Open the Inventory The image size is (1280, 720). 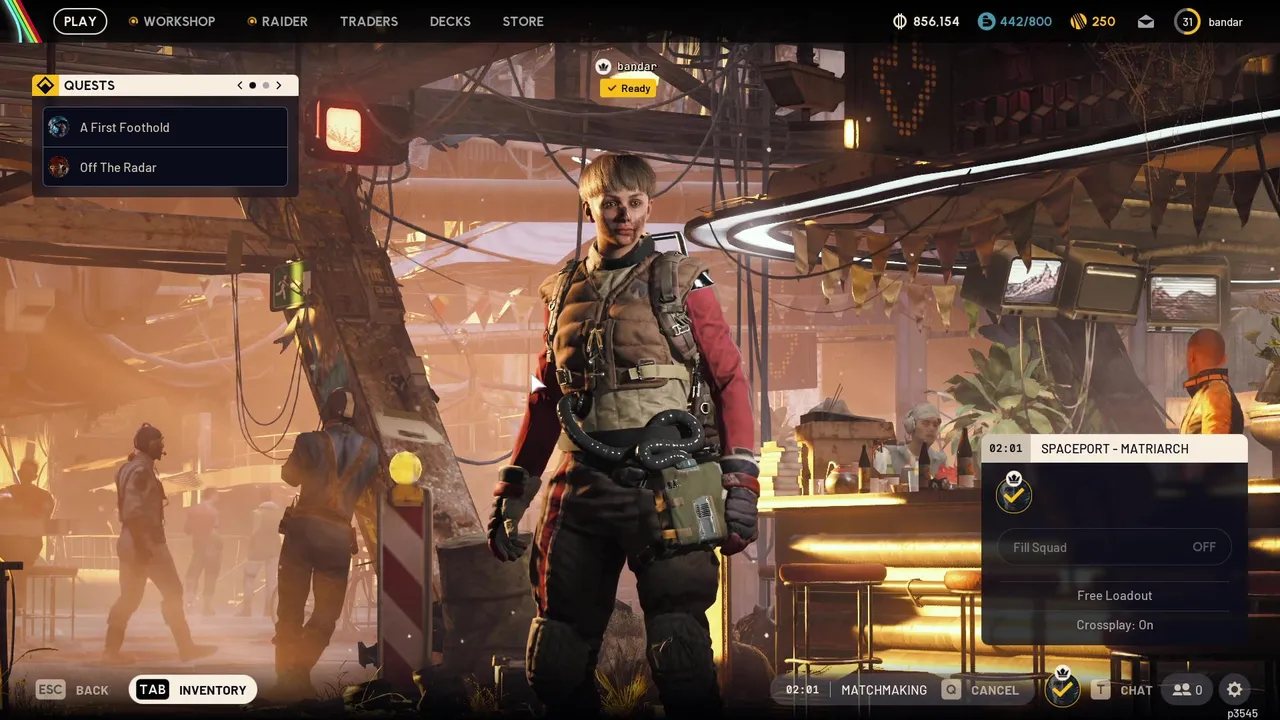193,690
